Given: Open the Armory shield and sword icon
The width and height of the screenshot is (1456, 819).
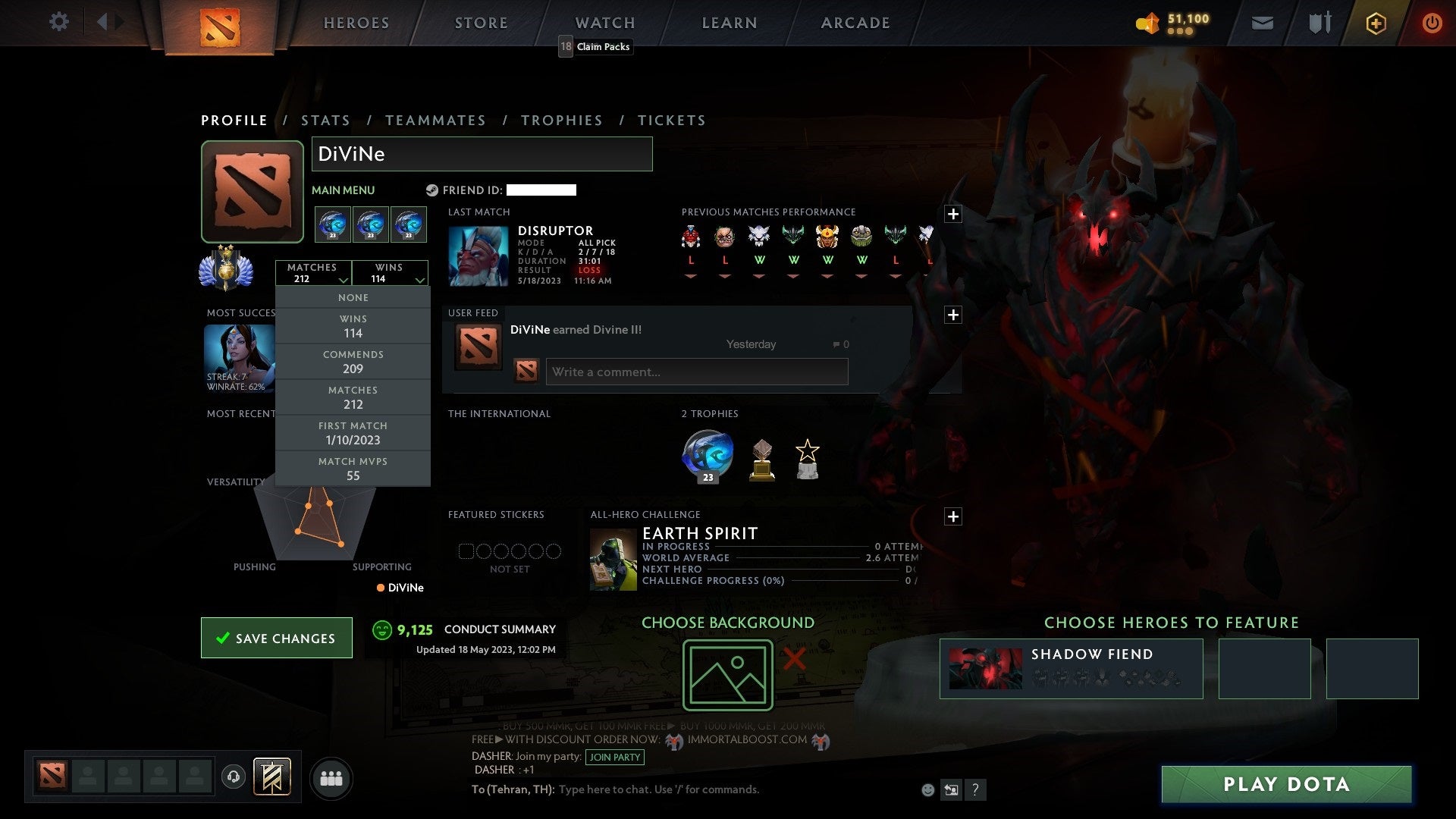Looking at the screenshot, I should tap(1319, 23).
